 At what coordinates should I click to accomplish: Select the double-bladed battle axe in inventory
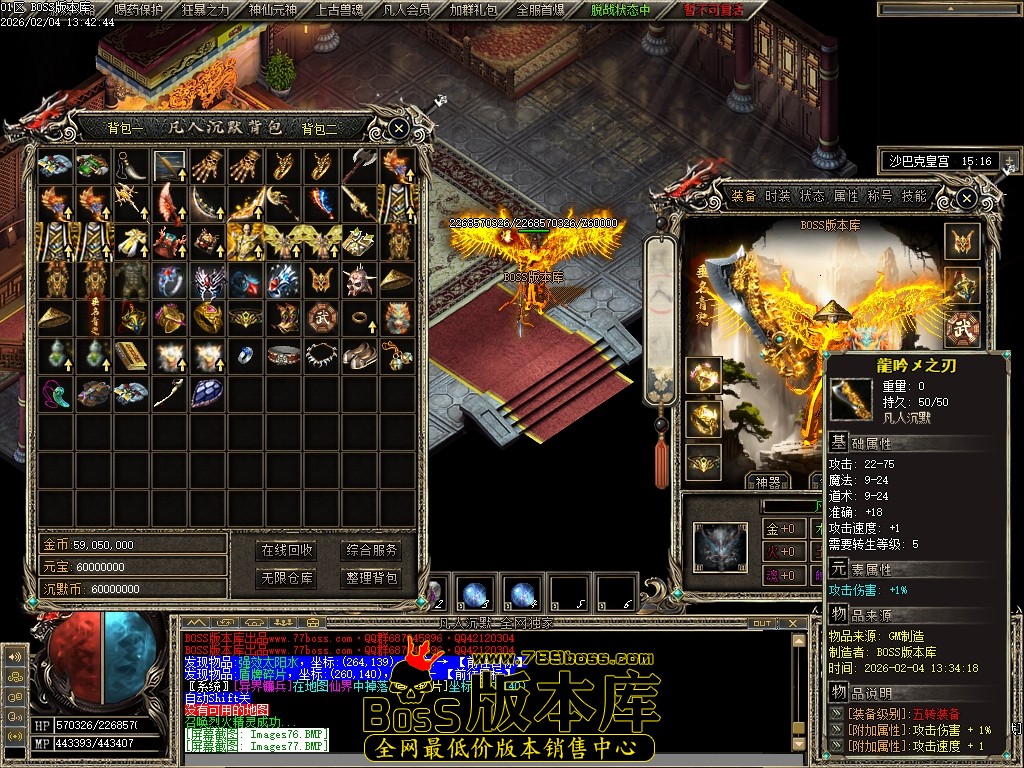[x=360, y=165]
